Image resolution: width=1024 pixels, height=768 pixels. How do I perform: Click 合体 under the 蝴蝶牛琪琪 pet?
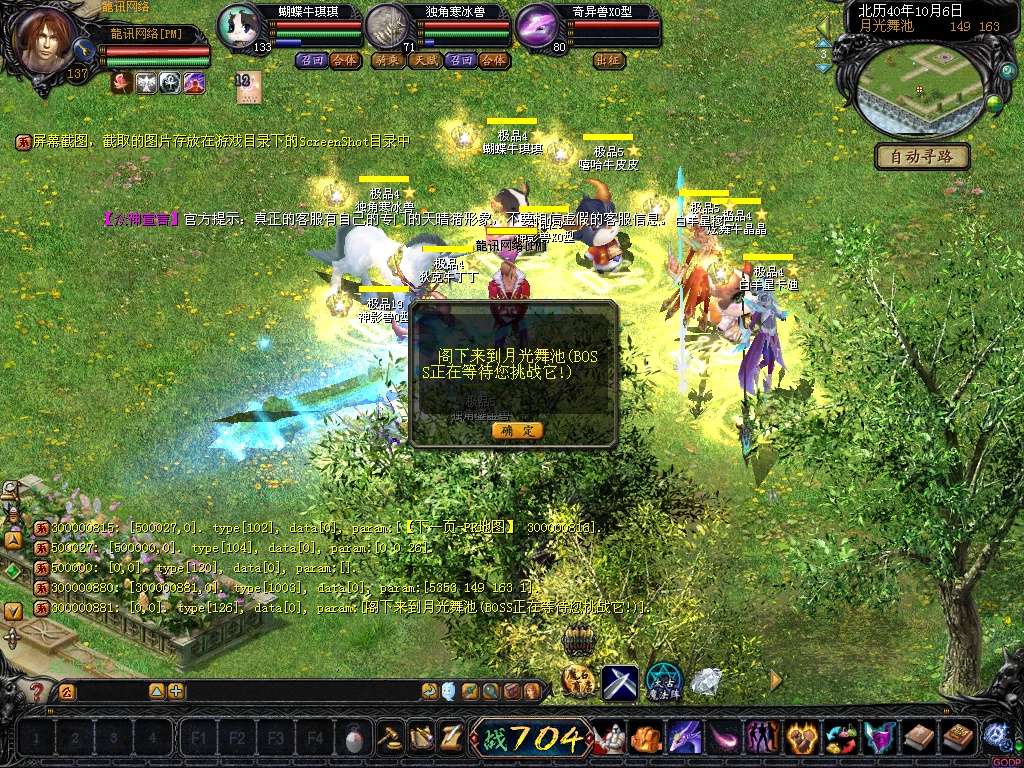click(346, 60)
